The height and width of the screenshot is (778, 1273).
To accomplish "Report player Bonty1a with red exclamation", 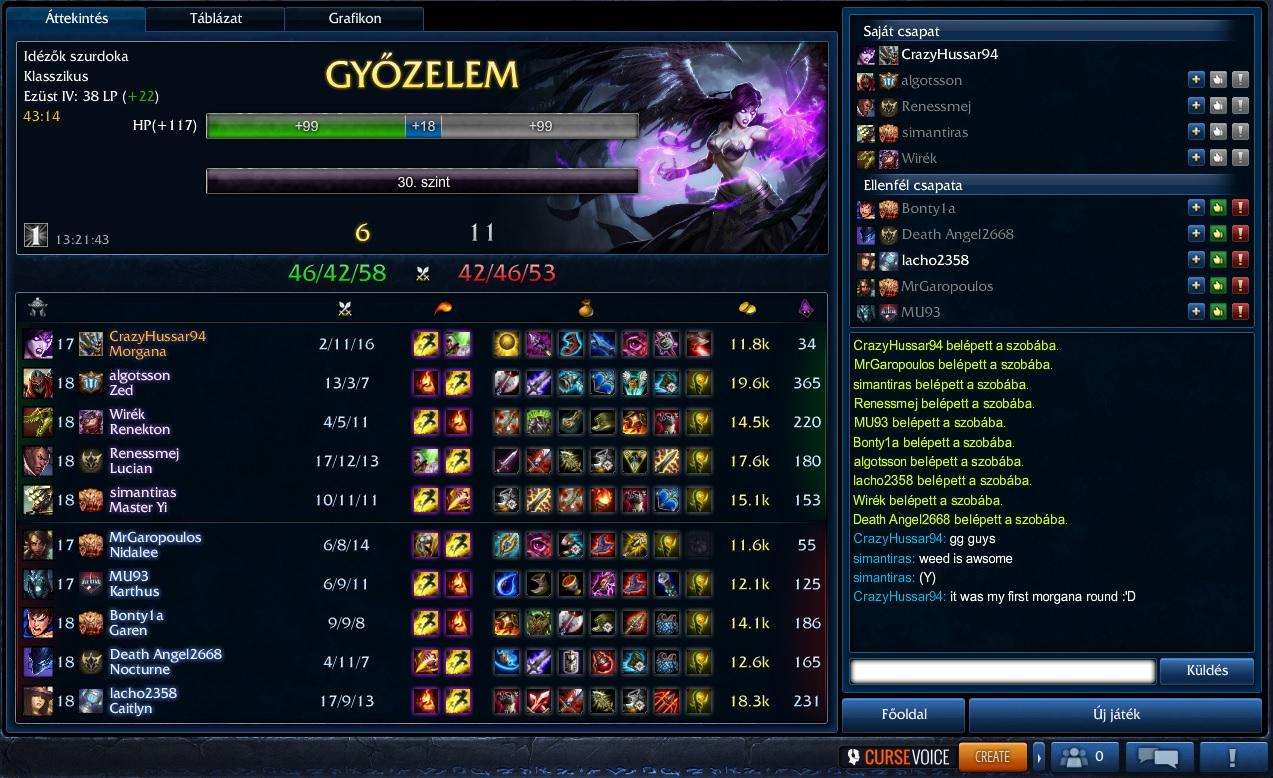I will tap(1240, 208).
